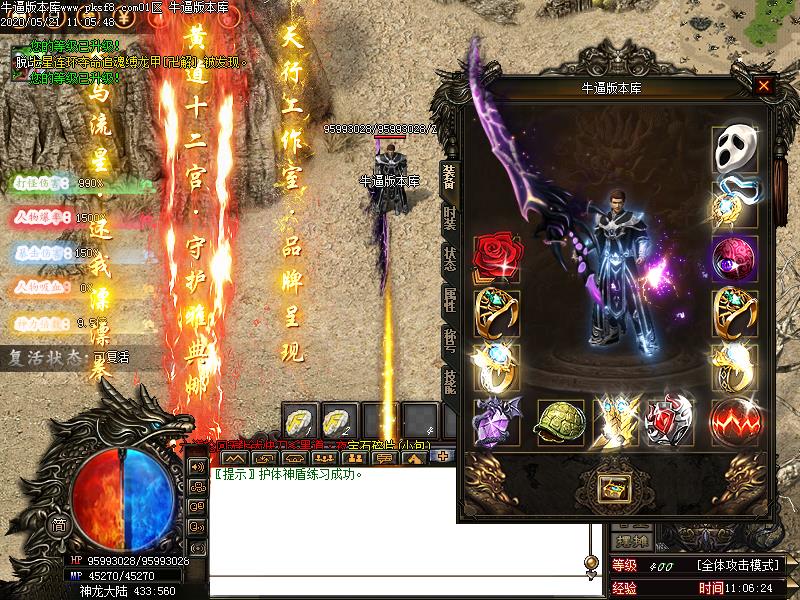Click the round 简 button
800x600 pixels.
(60, 524)
